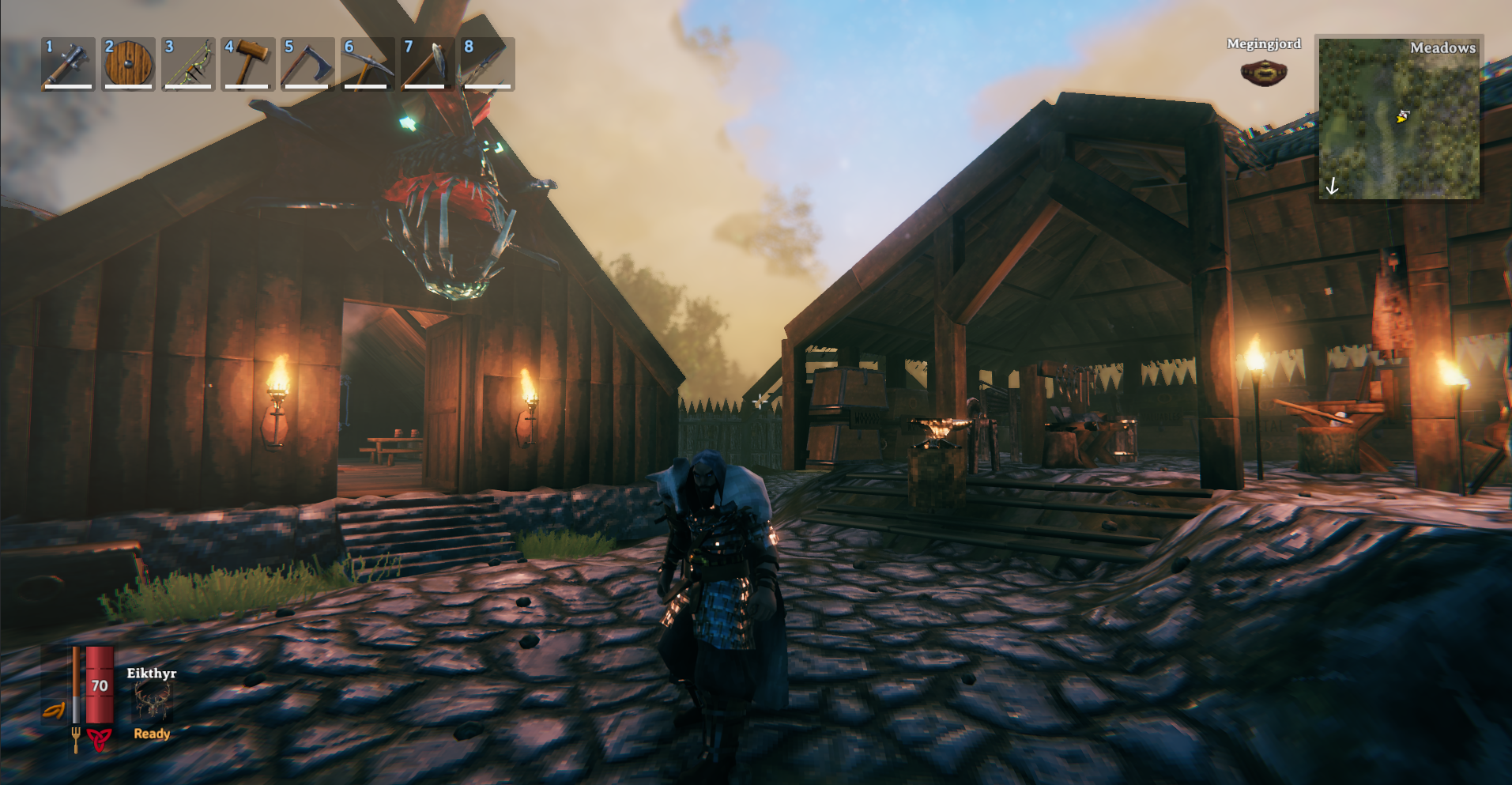This screenshot has height=785, width=1512.
Task: Activate the Eikthyr forsaken power icon
Action: coord(153,700)
